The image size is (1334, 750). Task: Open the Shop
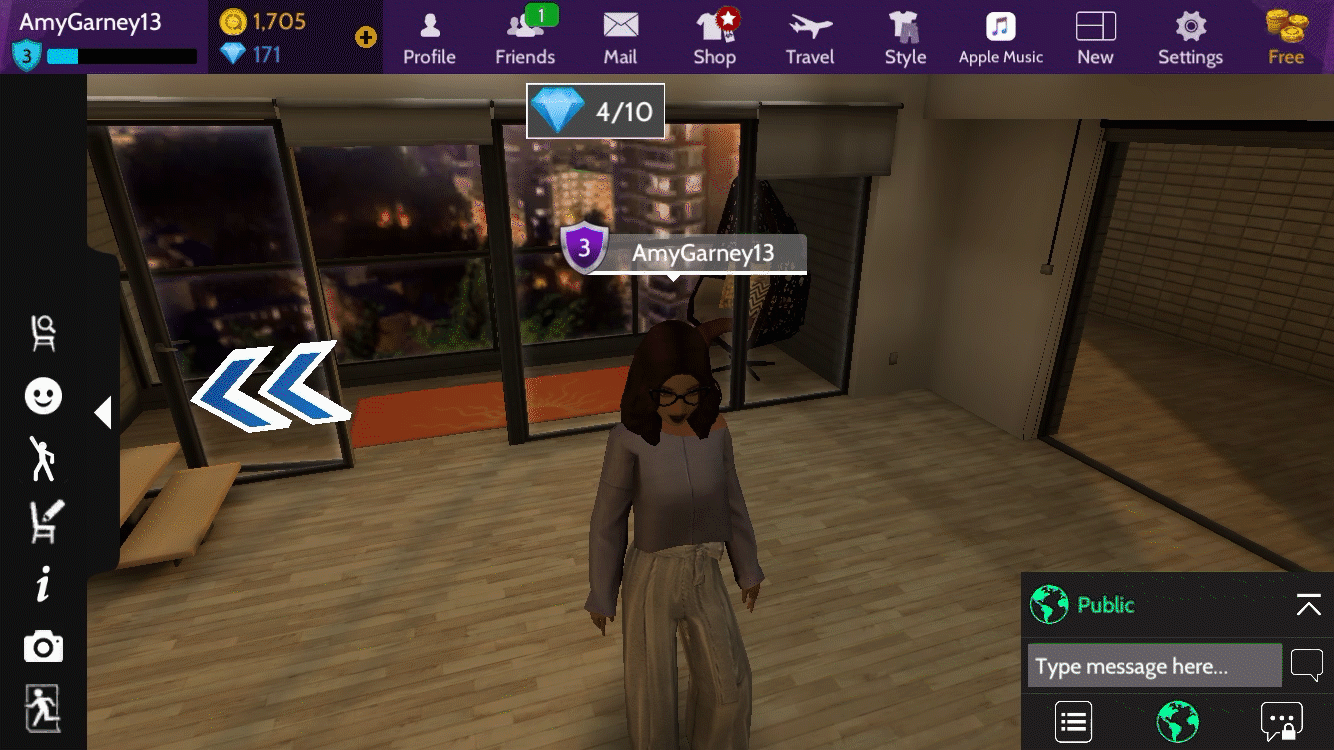[715, 38]
